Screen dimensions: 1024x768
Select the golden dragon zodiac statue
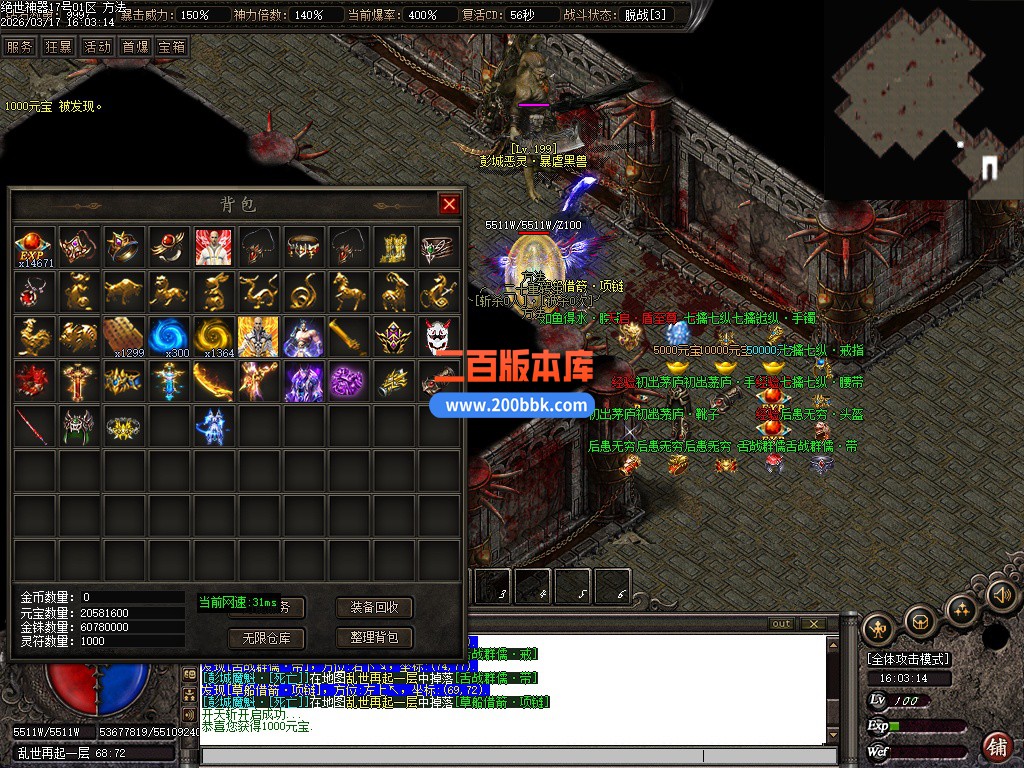[x=258, y=291]
